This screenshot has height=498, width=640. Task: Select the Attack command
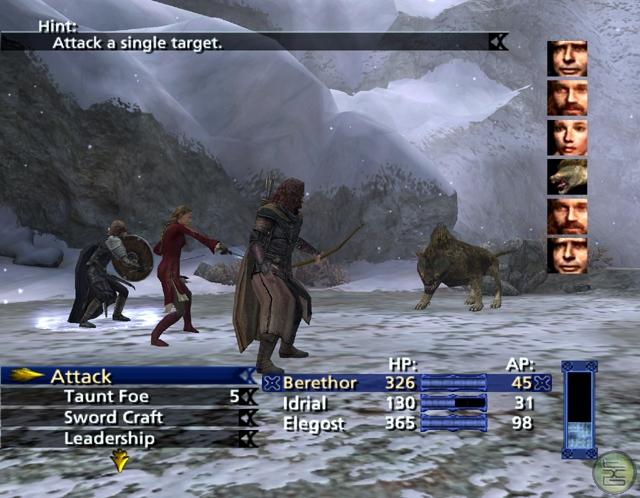coord(82,377)
